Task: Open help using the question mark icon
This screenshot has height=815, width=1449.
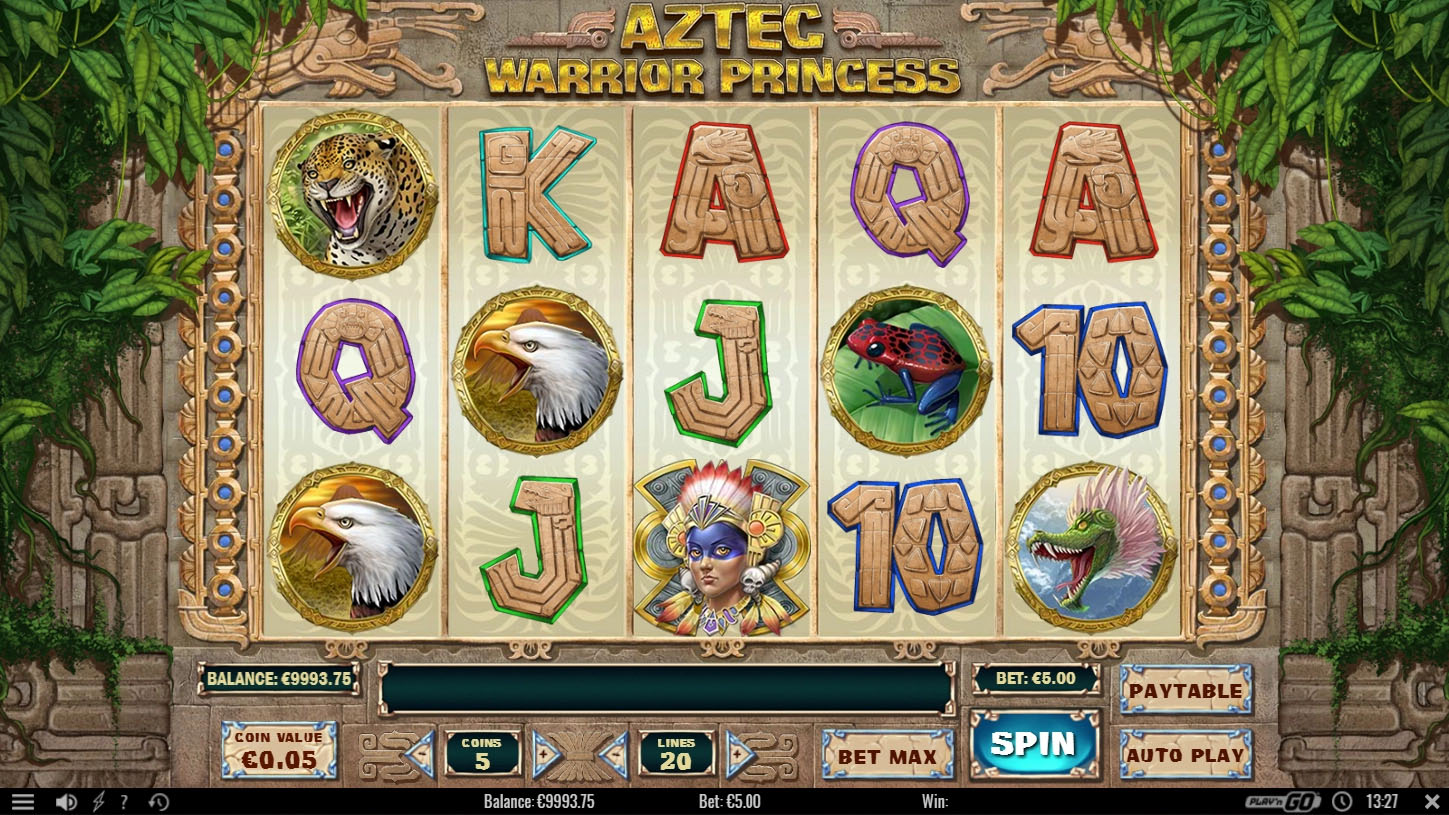Action: pyautogui.click(x=123, y=800)
